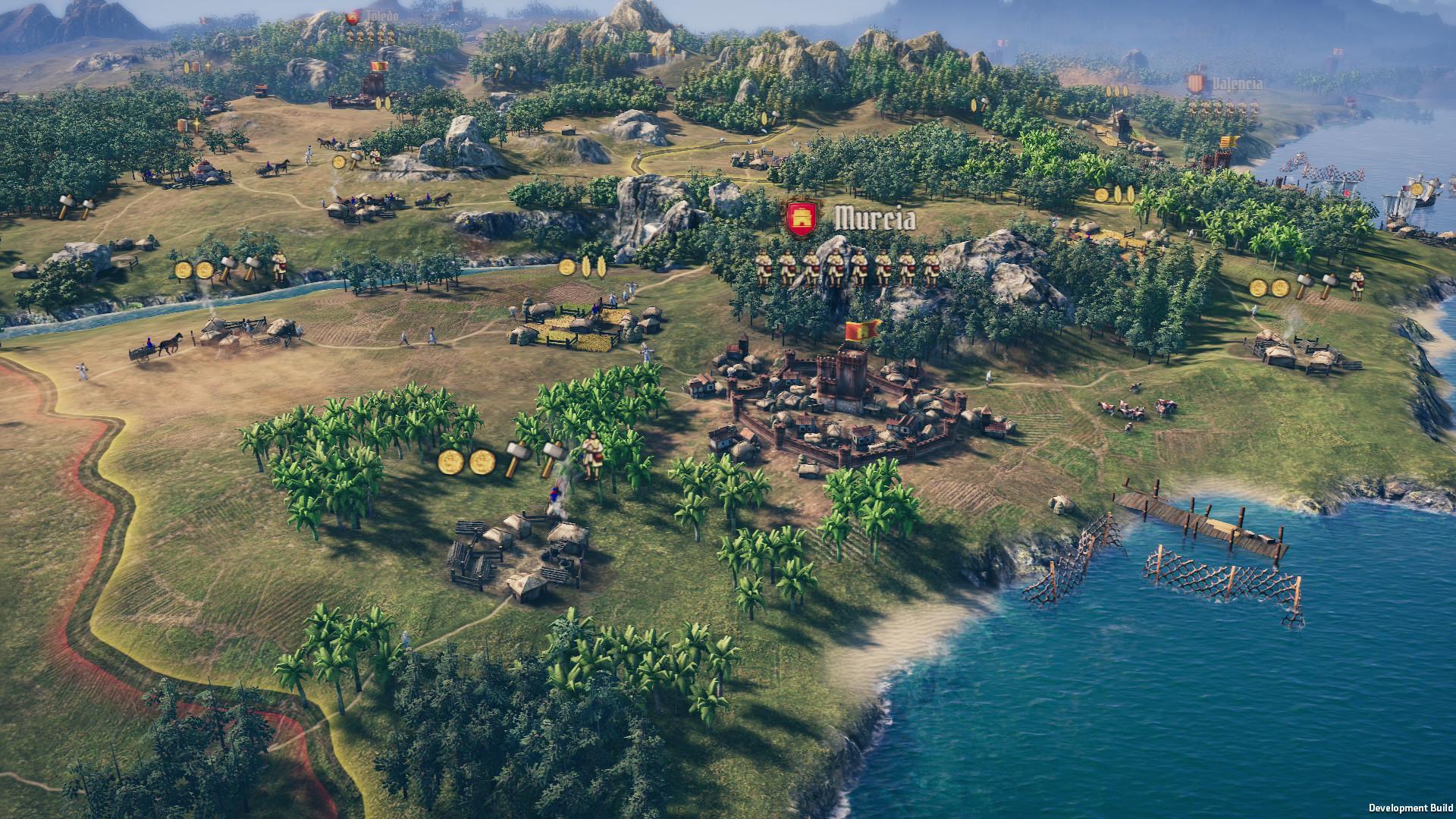This screenshot has width=1456, height=819.
Task: Select the Toledo province shield emblem
Action: [x=353, y=17]
